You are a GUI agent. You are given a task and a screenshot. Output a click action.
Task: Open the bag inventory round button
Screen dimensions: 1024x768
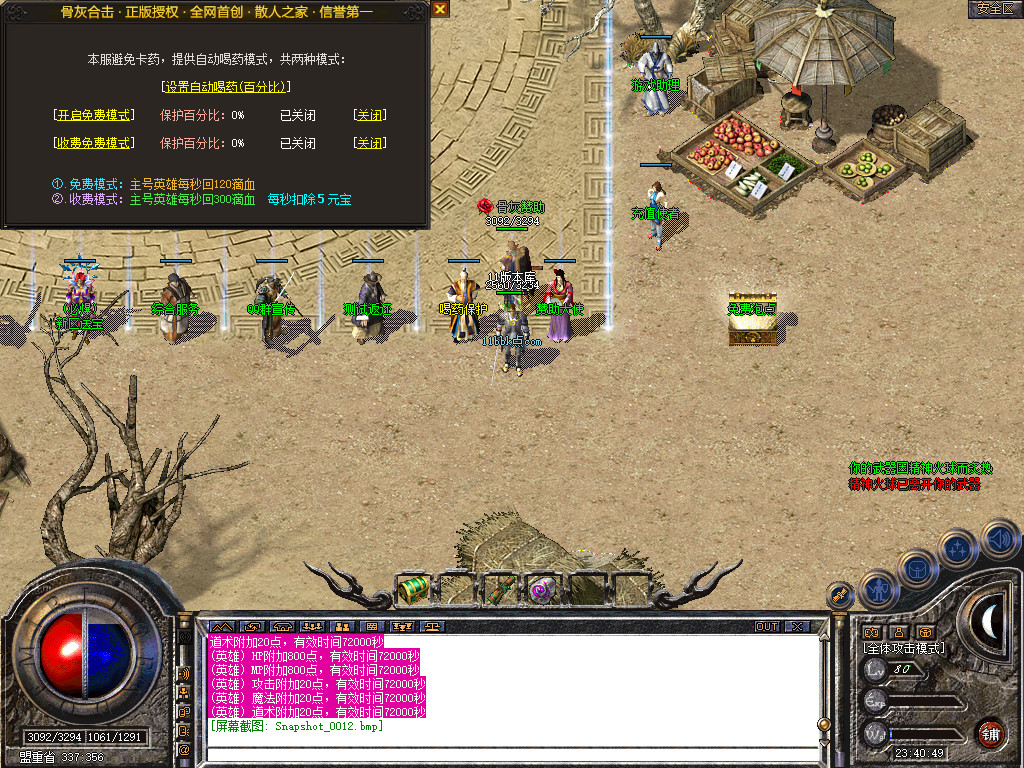pos(918,568)
